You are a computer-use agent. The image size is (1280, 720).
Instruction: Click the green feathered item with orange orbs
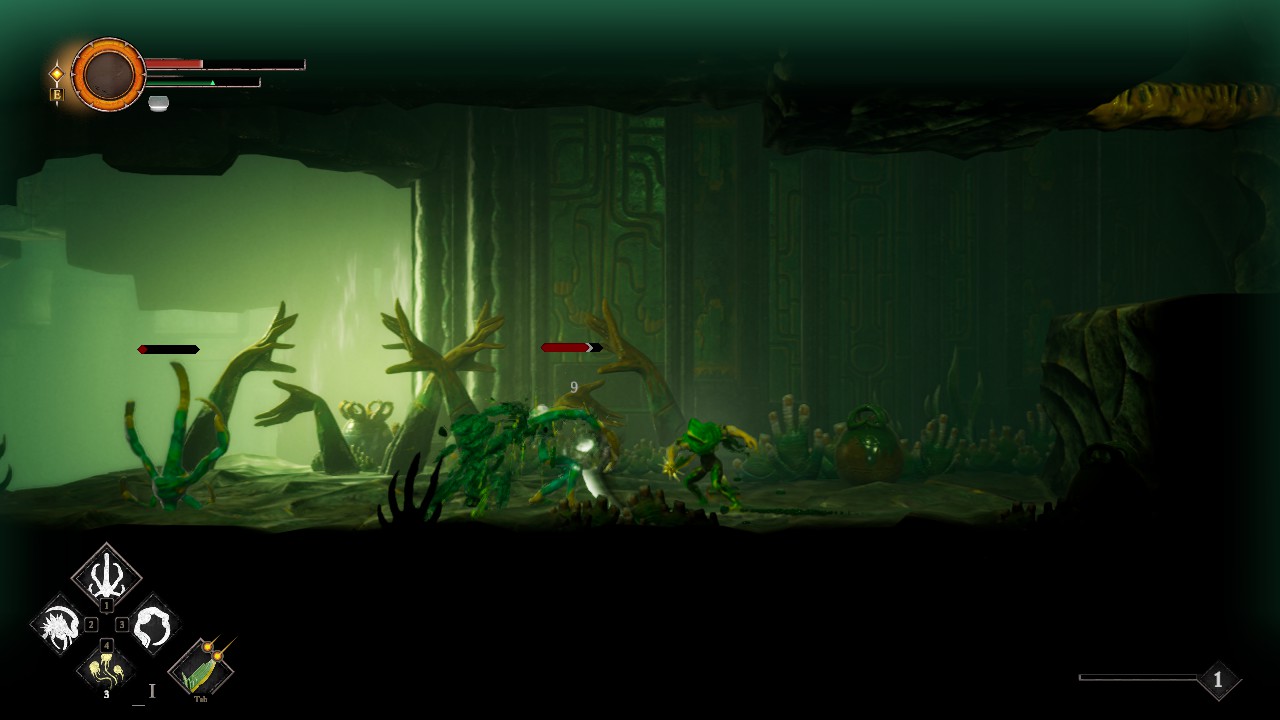202,668
